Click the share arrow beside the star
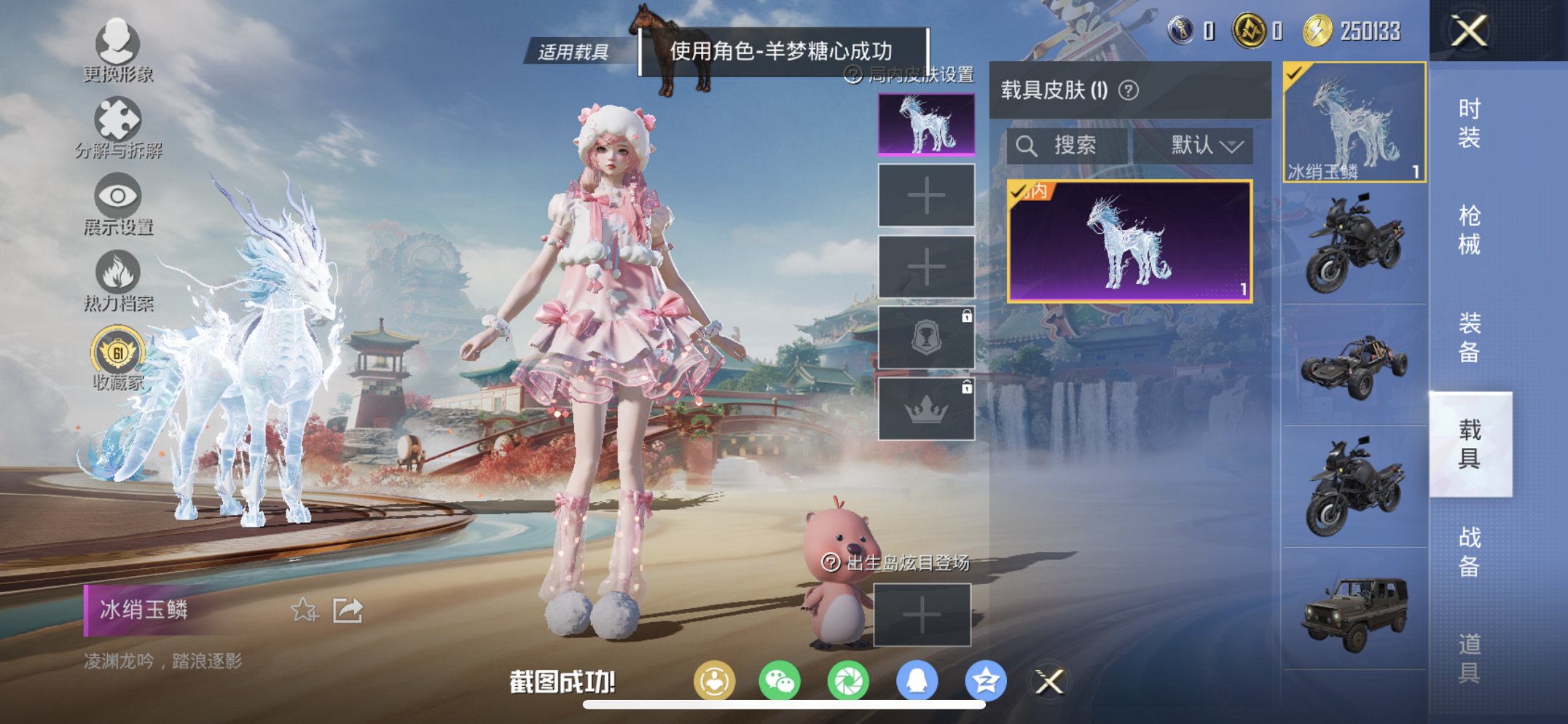The width and height of the screenshot is (1568, 724). tap(348, 608)
